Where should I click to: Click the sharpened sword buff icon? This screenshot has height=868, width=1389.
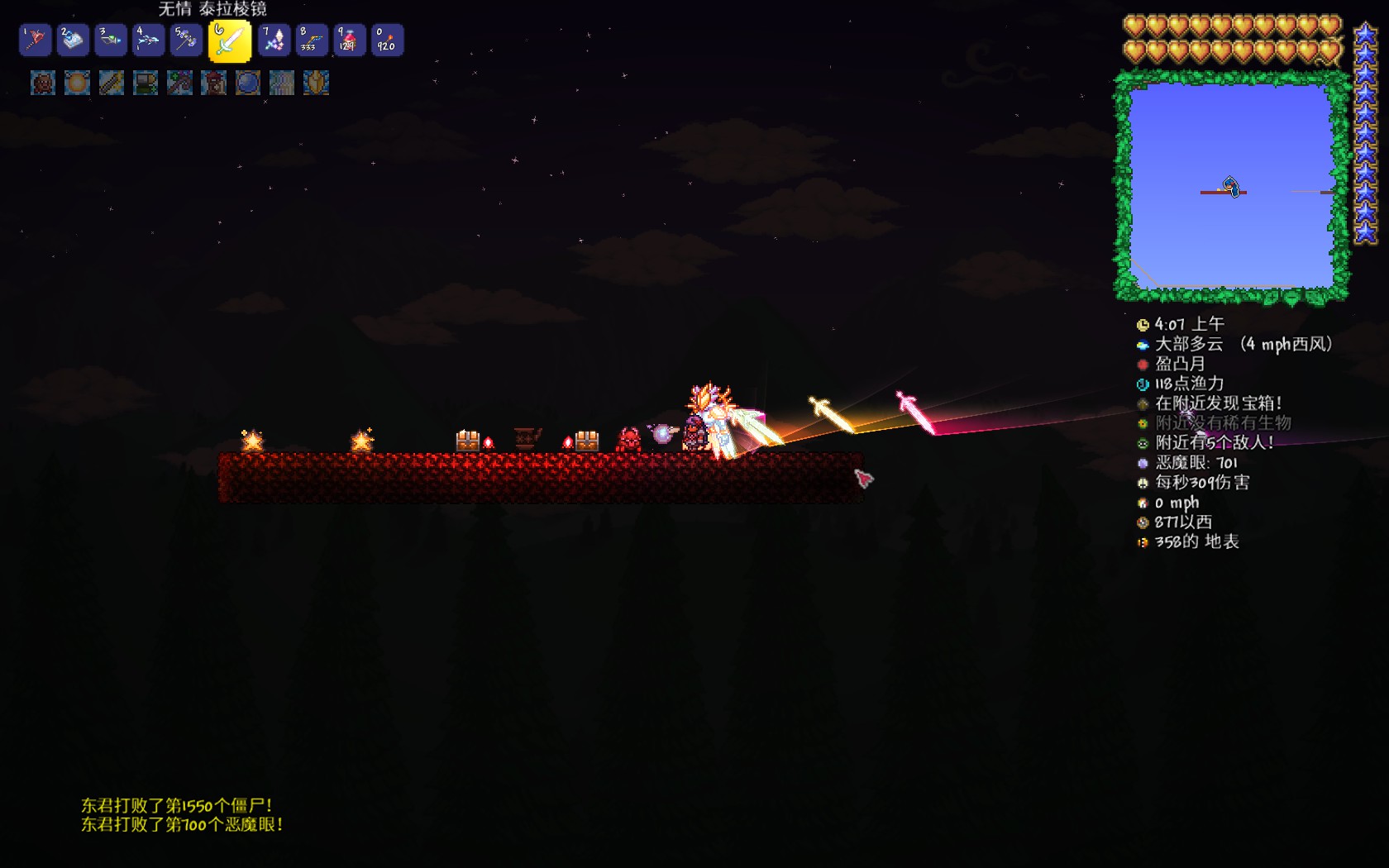(112, 83)
